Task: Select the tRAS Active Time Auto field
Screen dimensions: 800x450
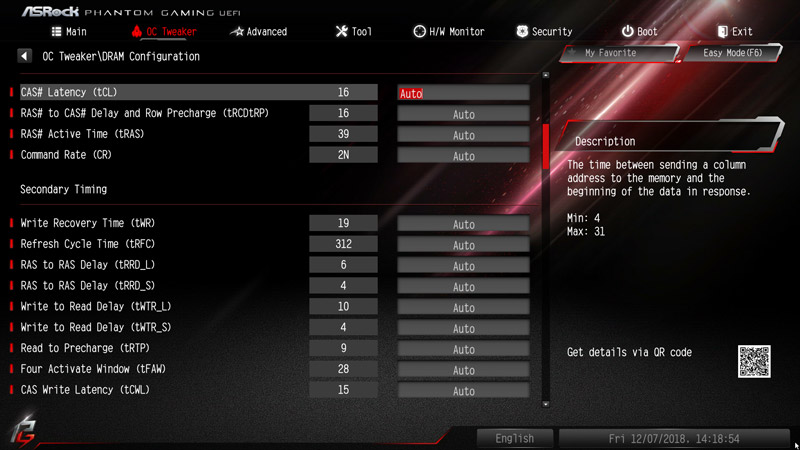Action: [x=463, y=135]
